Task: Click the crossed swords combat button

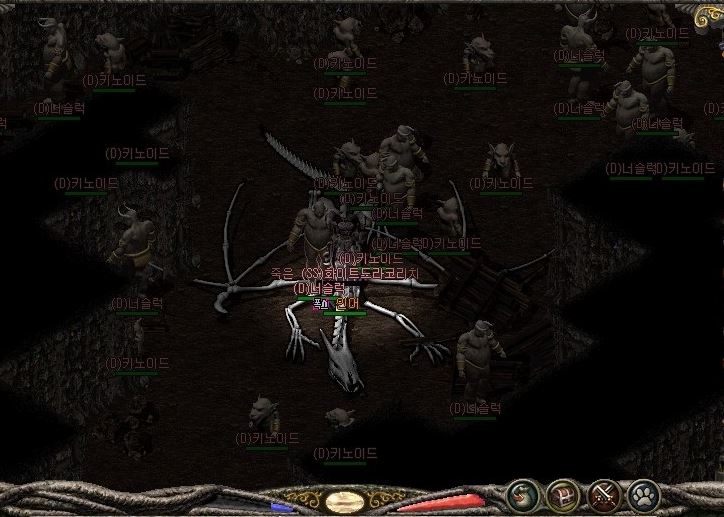Action: coord(604,495)
